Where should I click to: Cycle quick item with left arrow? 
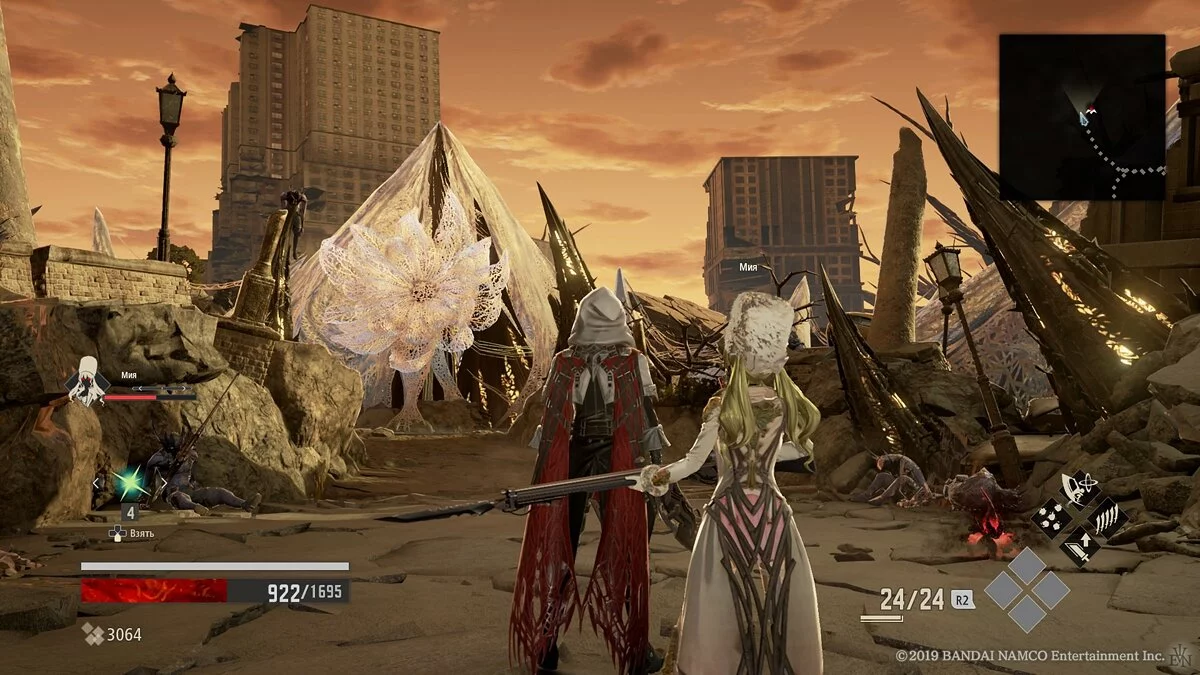[96, 484]
